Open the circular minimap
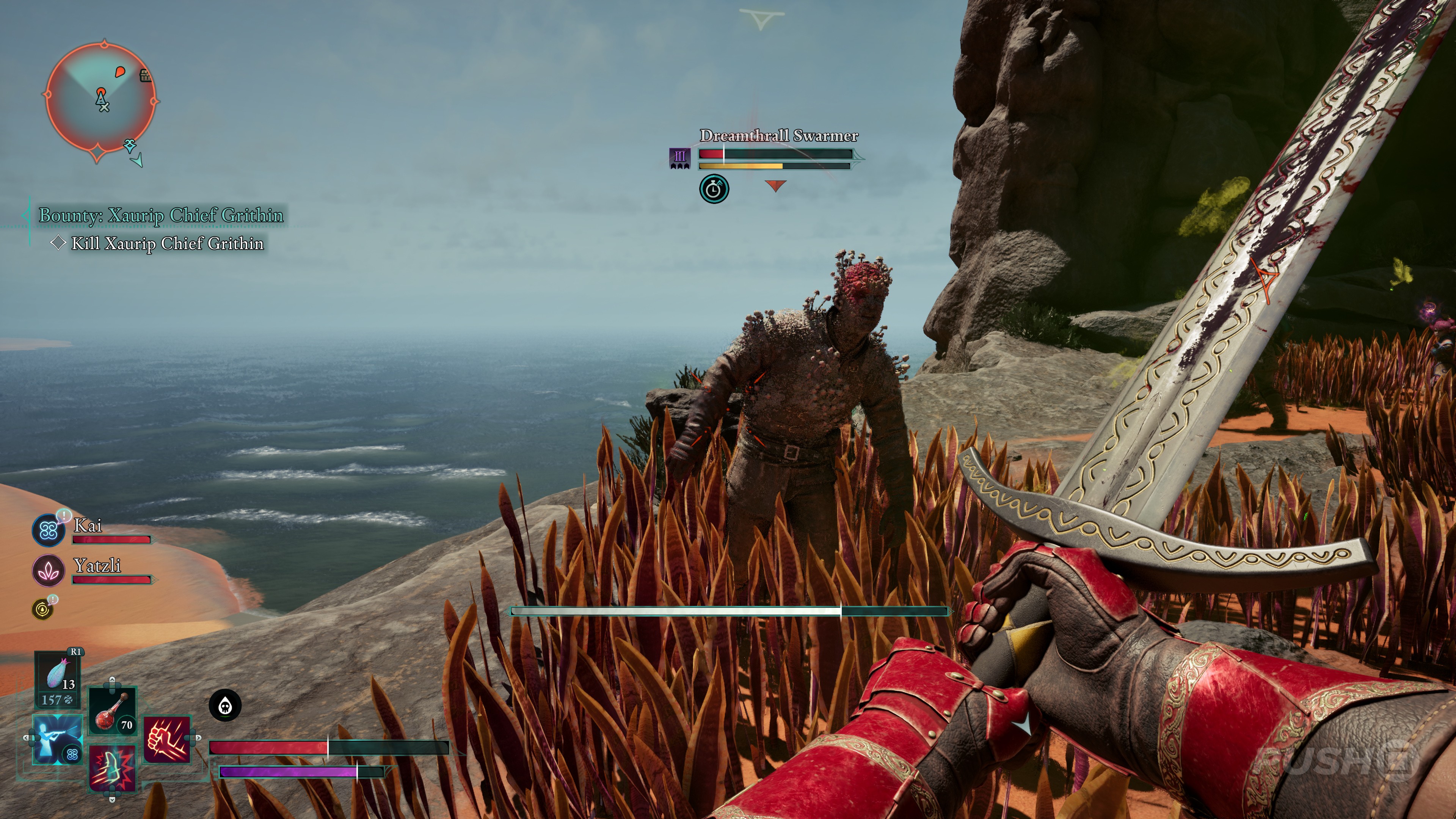Viewport: 1456px width, 819px height. [x=100, y=100]
